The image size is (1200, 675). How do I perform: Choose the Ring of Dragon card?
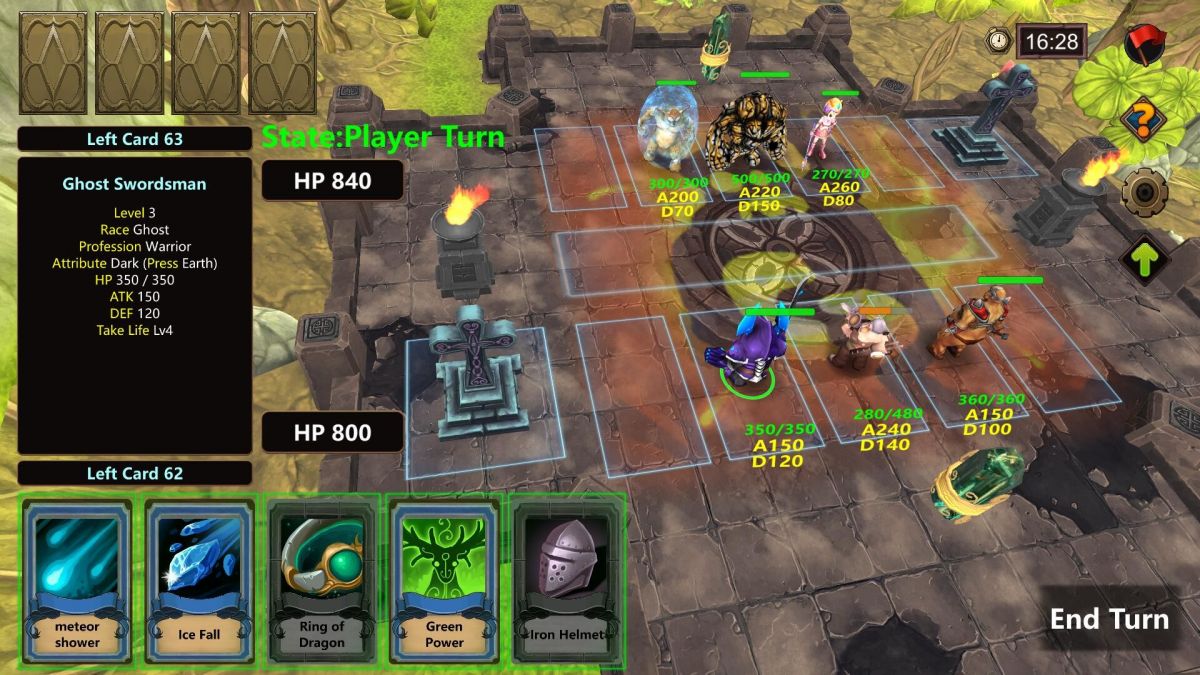tap(322, 579)
